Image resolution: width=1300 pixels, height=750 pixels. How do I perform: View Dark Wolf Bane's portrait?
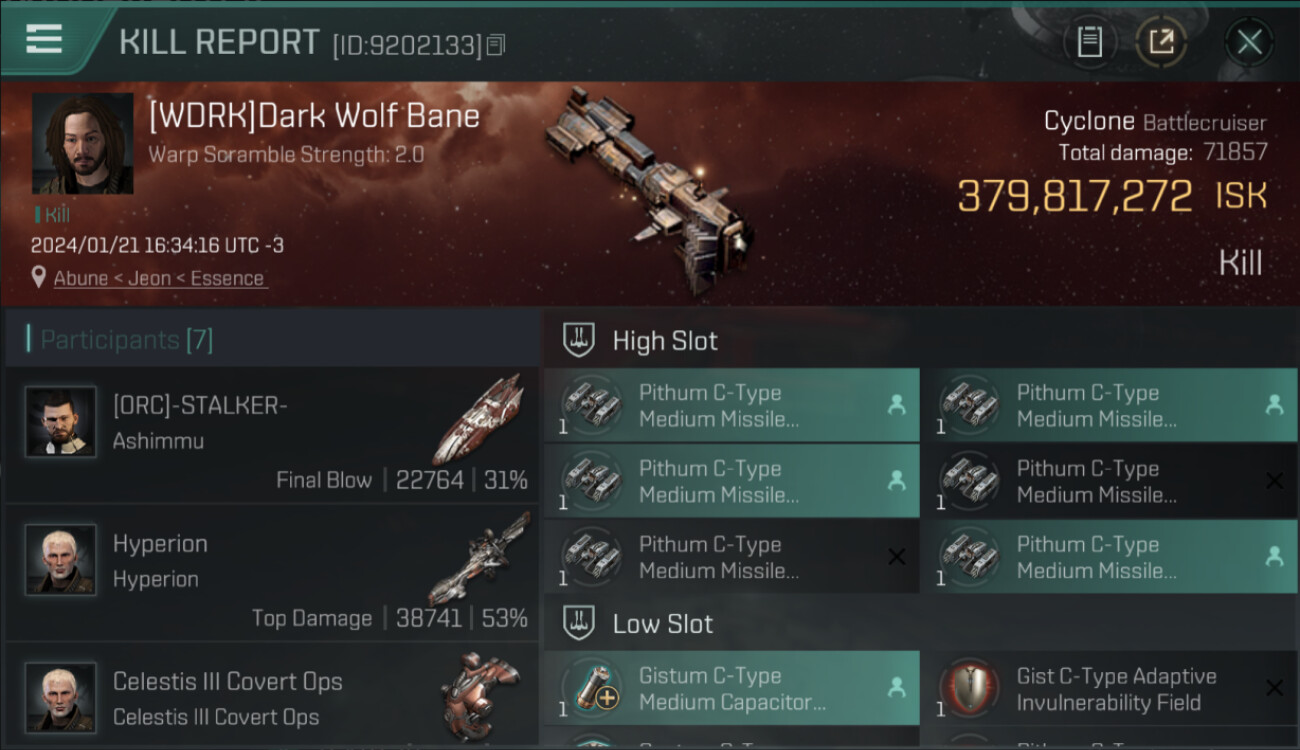pyautogui.click(x=82, y=143)
